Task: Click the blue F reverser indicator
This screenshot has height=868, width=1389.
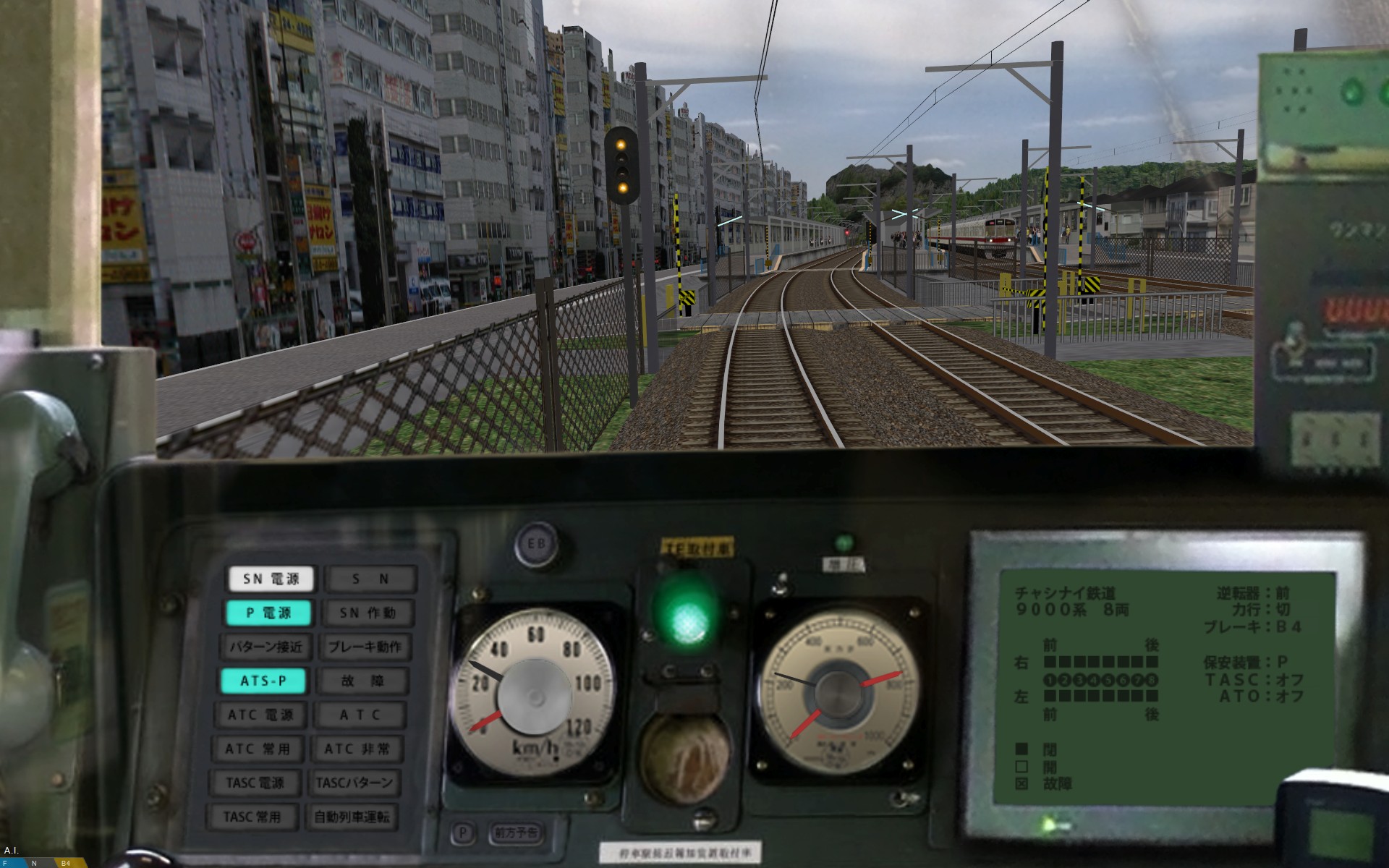Action: 6,863
